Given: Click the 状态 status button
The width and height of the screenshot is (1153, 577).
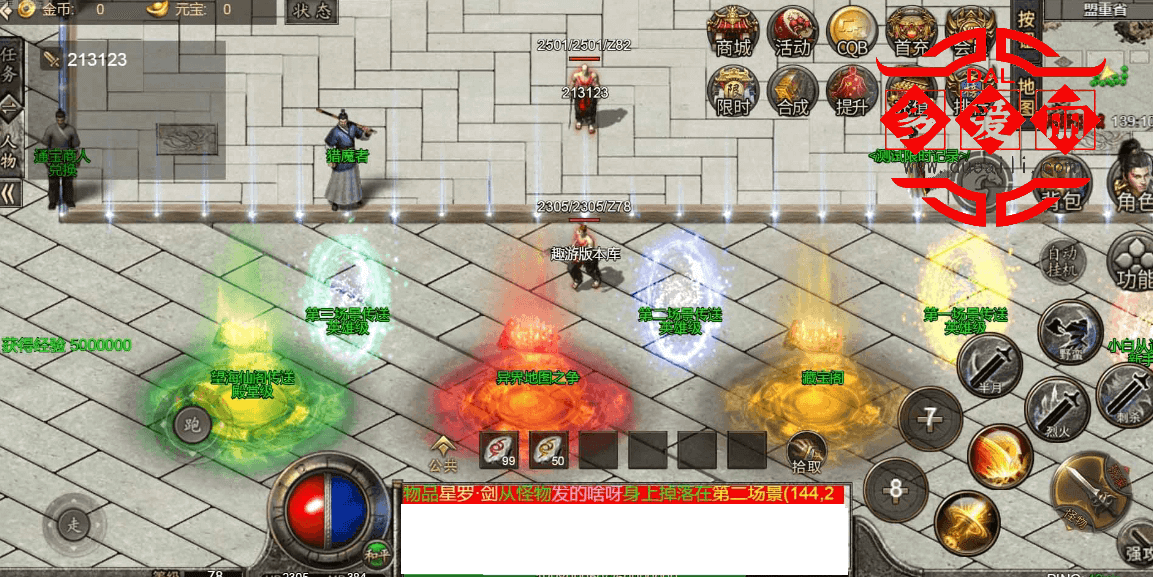Looking at the screenshot, I should pyautogui.click(x=312, y=11).
